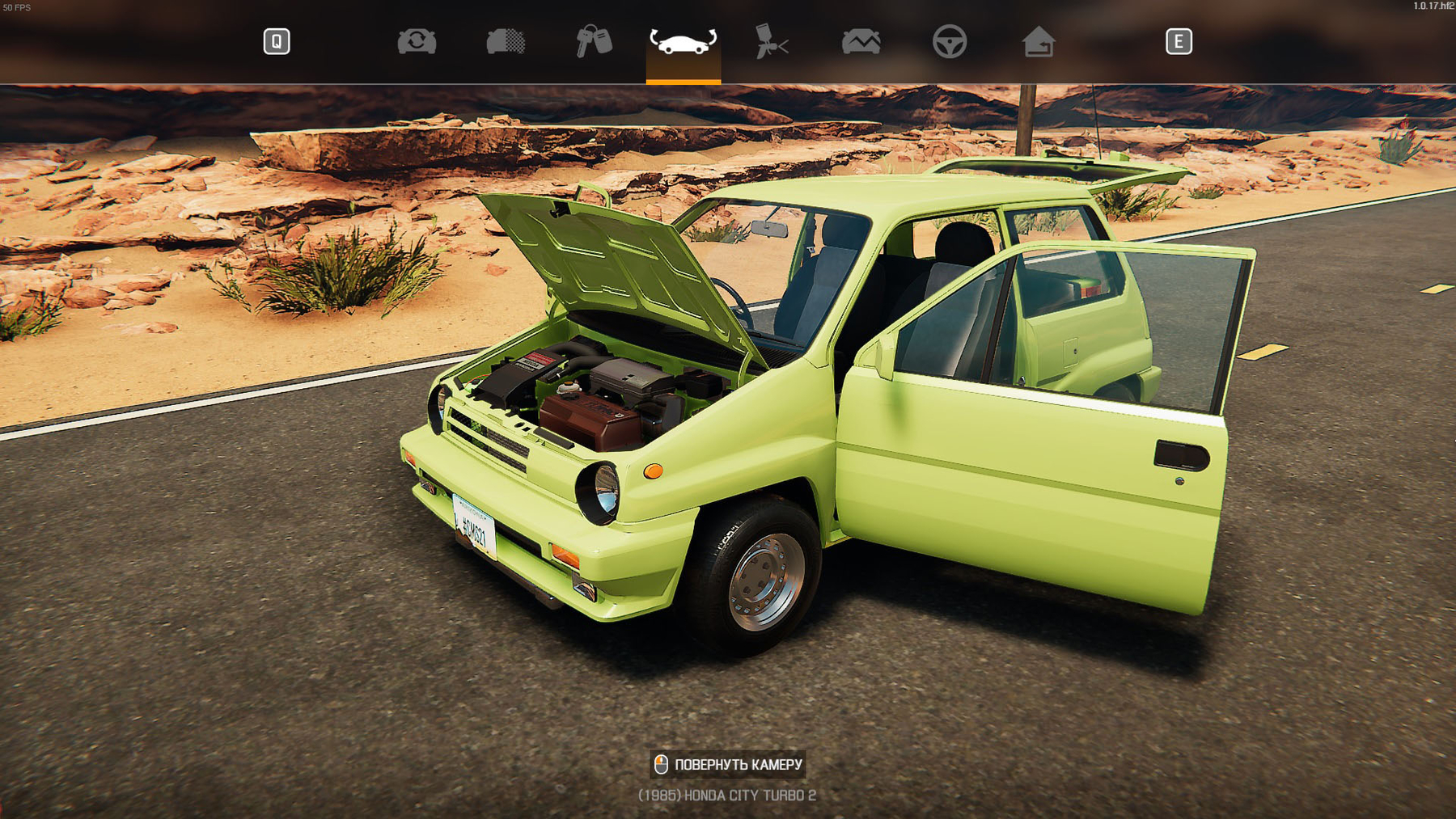Select the highlighted open-car-parts tab
1456x819 pixels.
(683, 41)
